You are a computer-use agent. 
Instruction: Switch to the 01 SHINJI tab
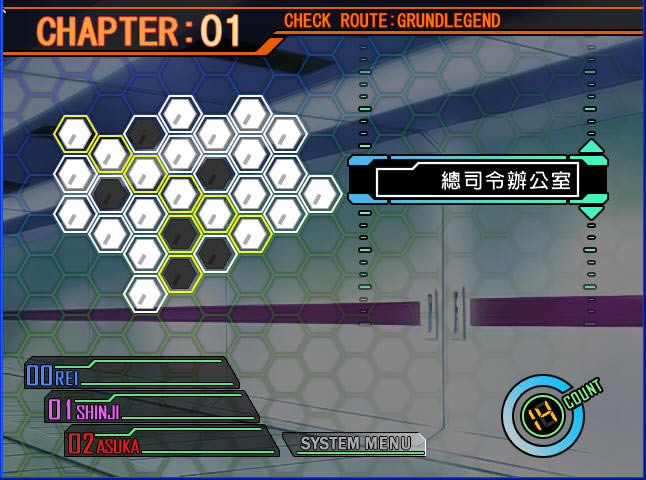pyautogui.click(x=150, y=408)
